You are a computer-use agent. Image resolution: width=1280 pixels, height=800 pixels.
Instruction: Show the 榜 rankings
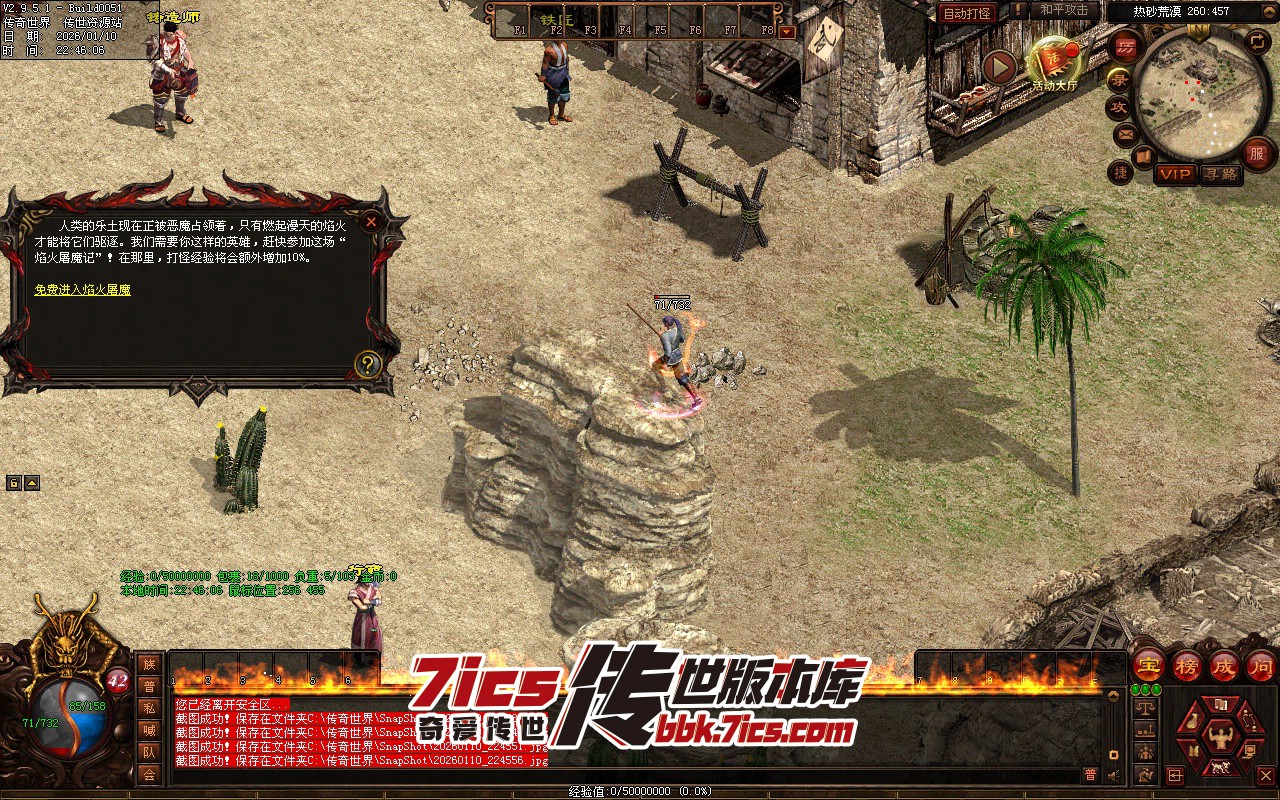[x=1187, y=665]
